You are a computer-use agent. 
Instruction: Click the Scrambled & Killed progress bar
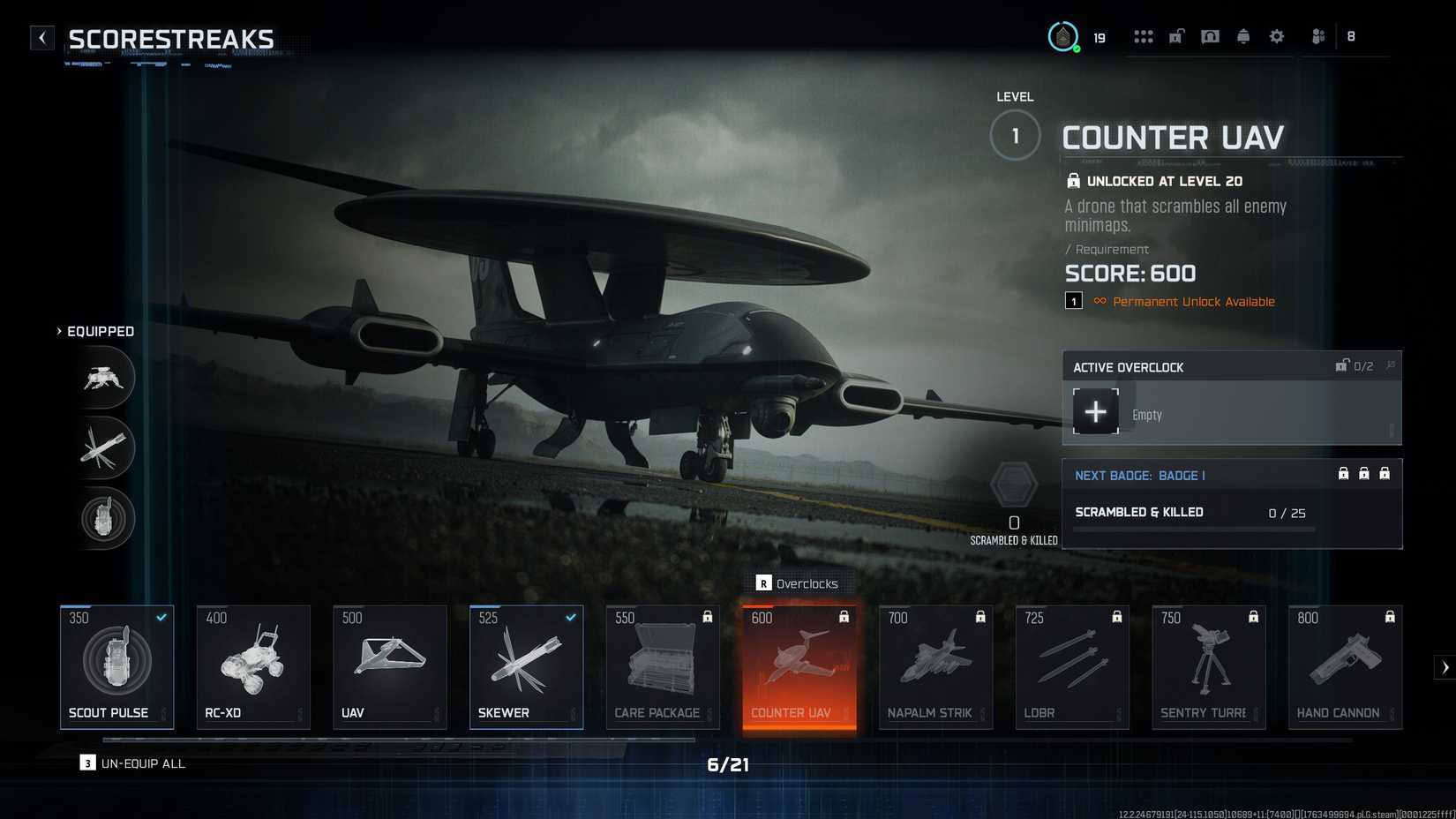(1191, 529)
